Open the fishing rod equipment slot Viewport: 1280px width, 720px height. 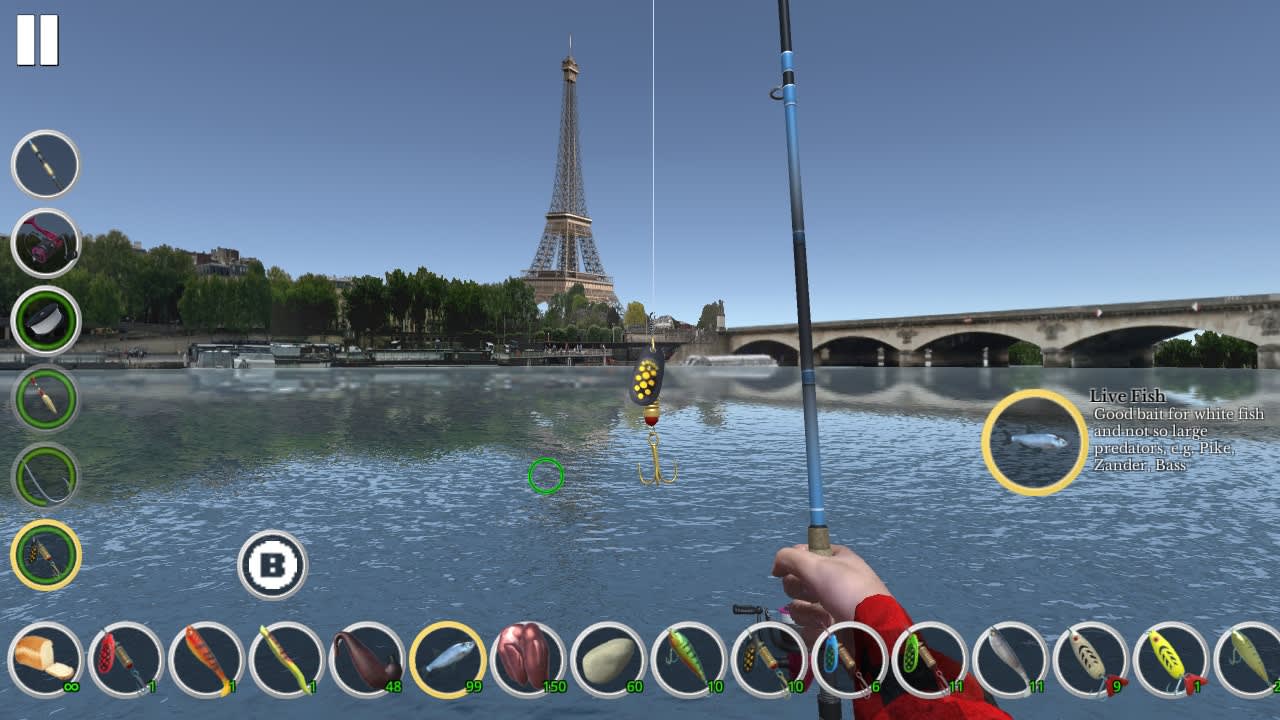tap(45, 163)
